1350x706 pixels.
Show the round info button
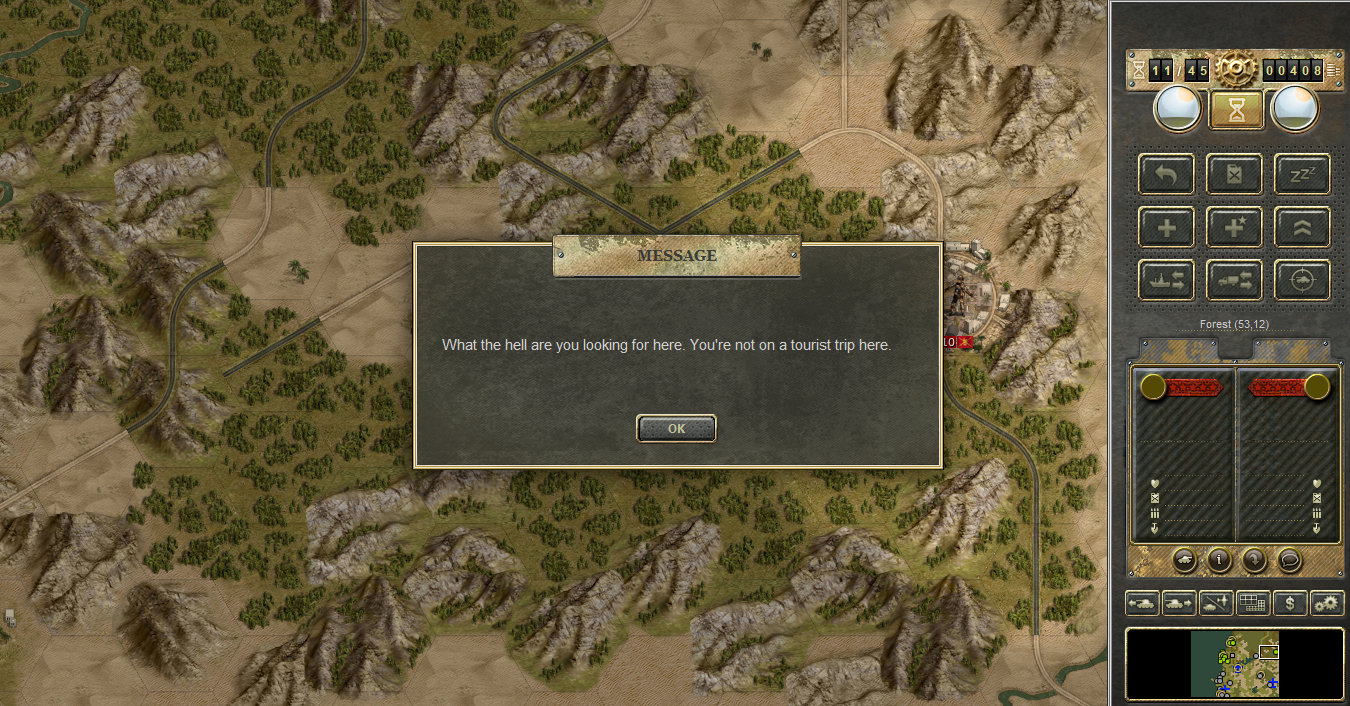pyautogui.click(x=1219, y=560)
